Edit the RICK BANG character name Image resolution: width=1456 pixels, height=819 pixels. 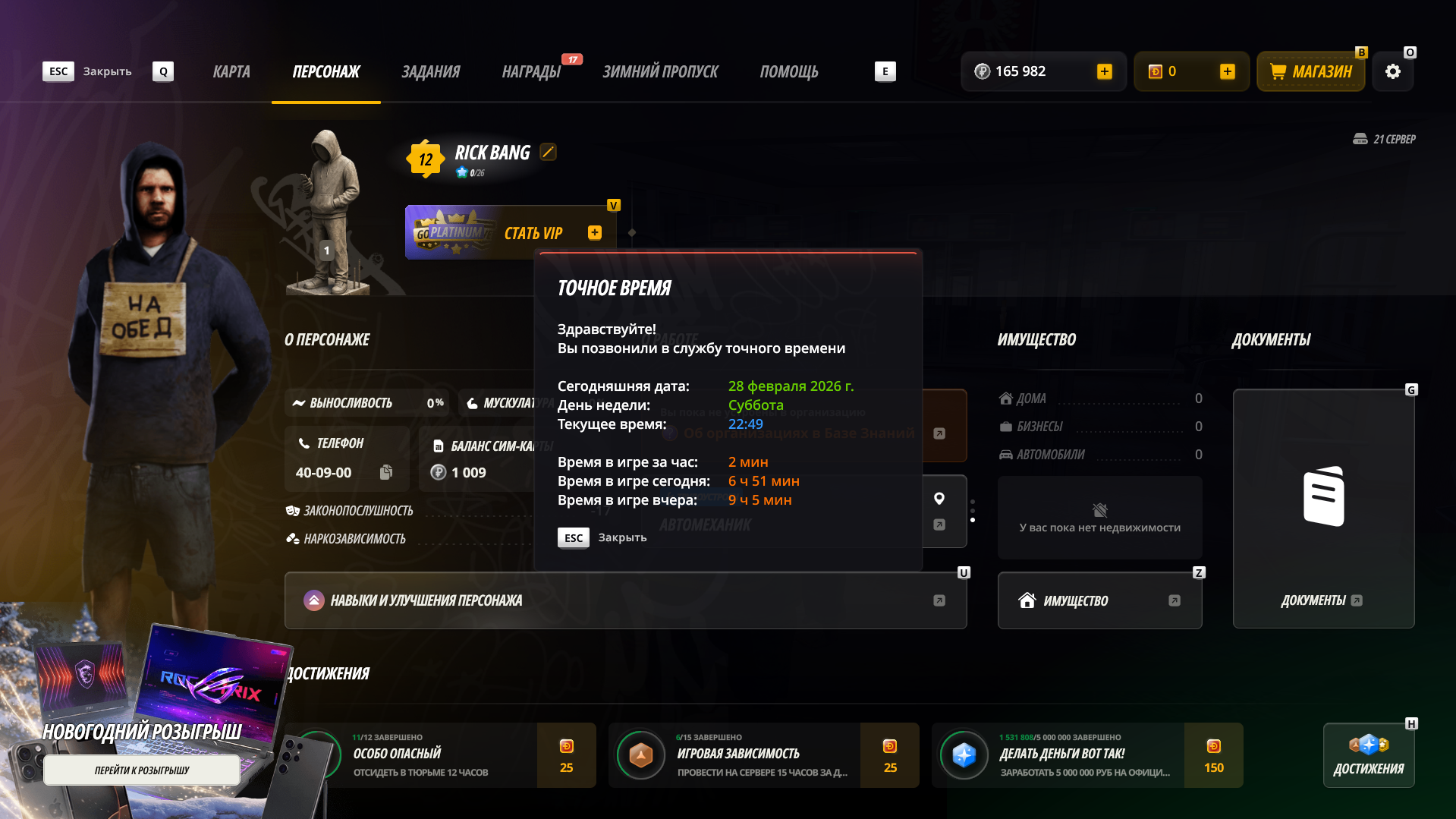(548, 152)
